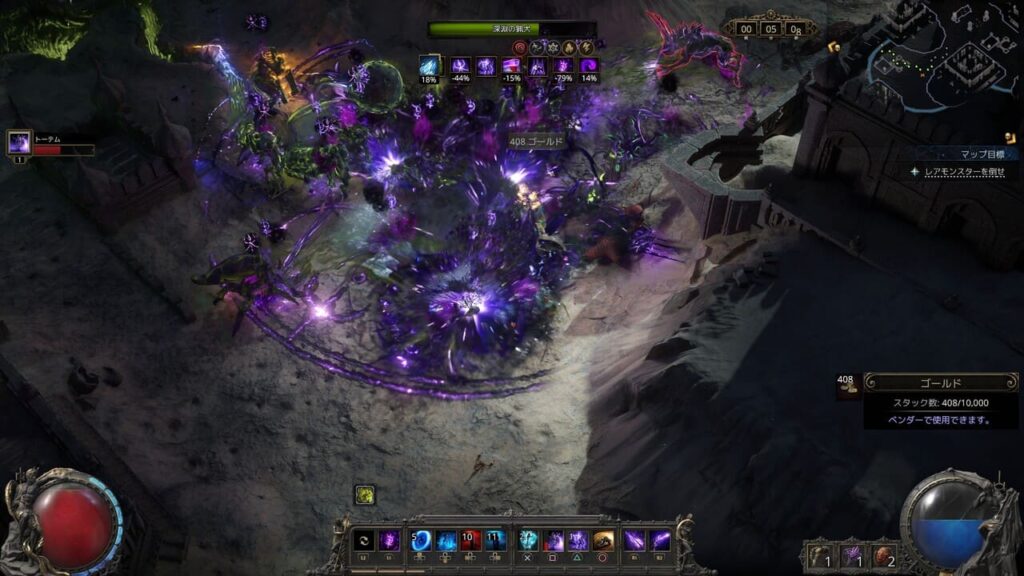Pick up the 408 ゴールド loot label
Viewport: 1024px width, 576px height.
[537, 142]
